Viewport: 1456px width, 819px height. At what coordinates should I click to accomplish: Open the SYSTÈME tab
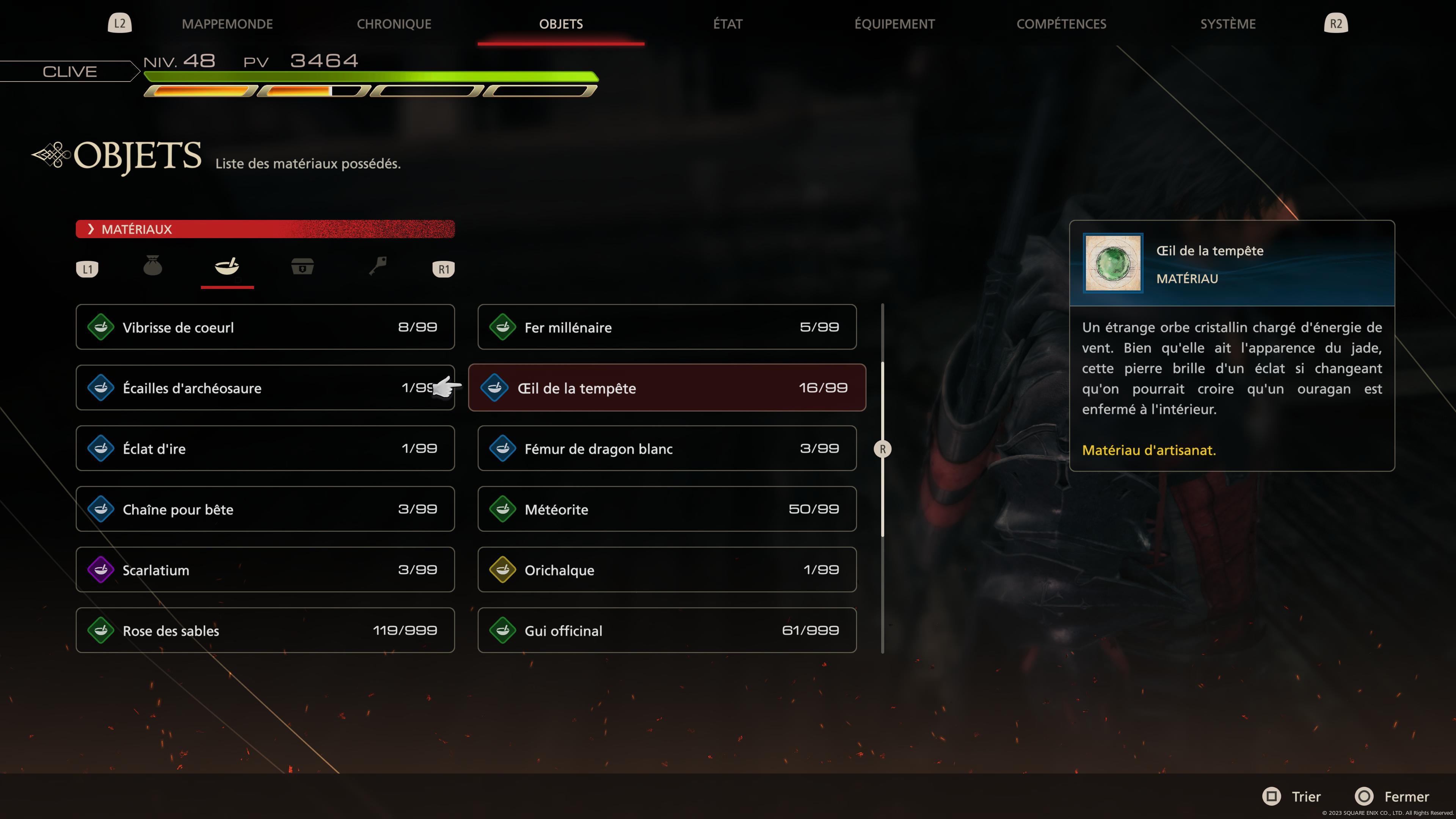[1228, 24]
